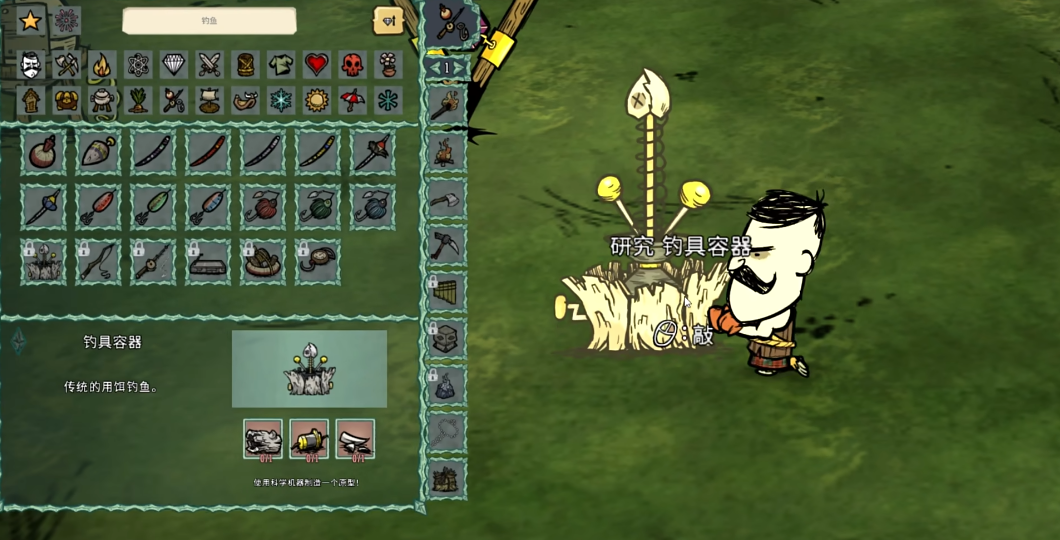Viewport: 1060px width, 540px height.
Task: Open the red skull magic filter
Action: click(352, 66)
